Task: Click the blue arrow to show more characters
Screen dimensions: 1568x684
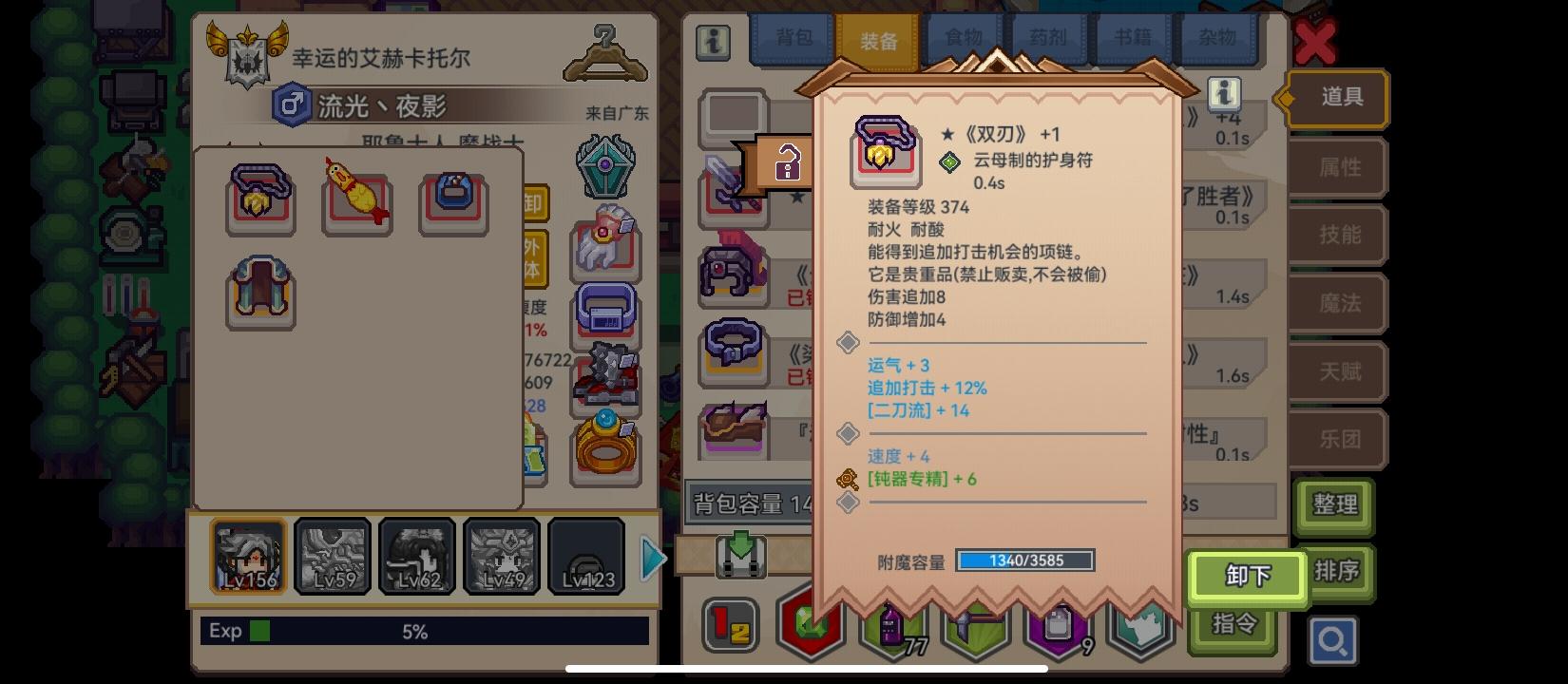Action: [x=652, y=559]
